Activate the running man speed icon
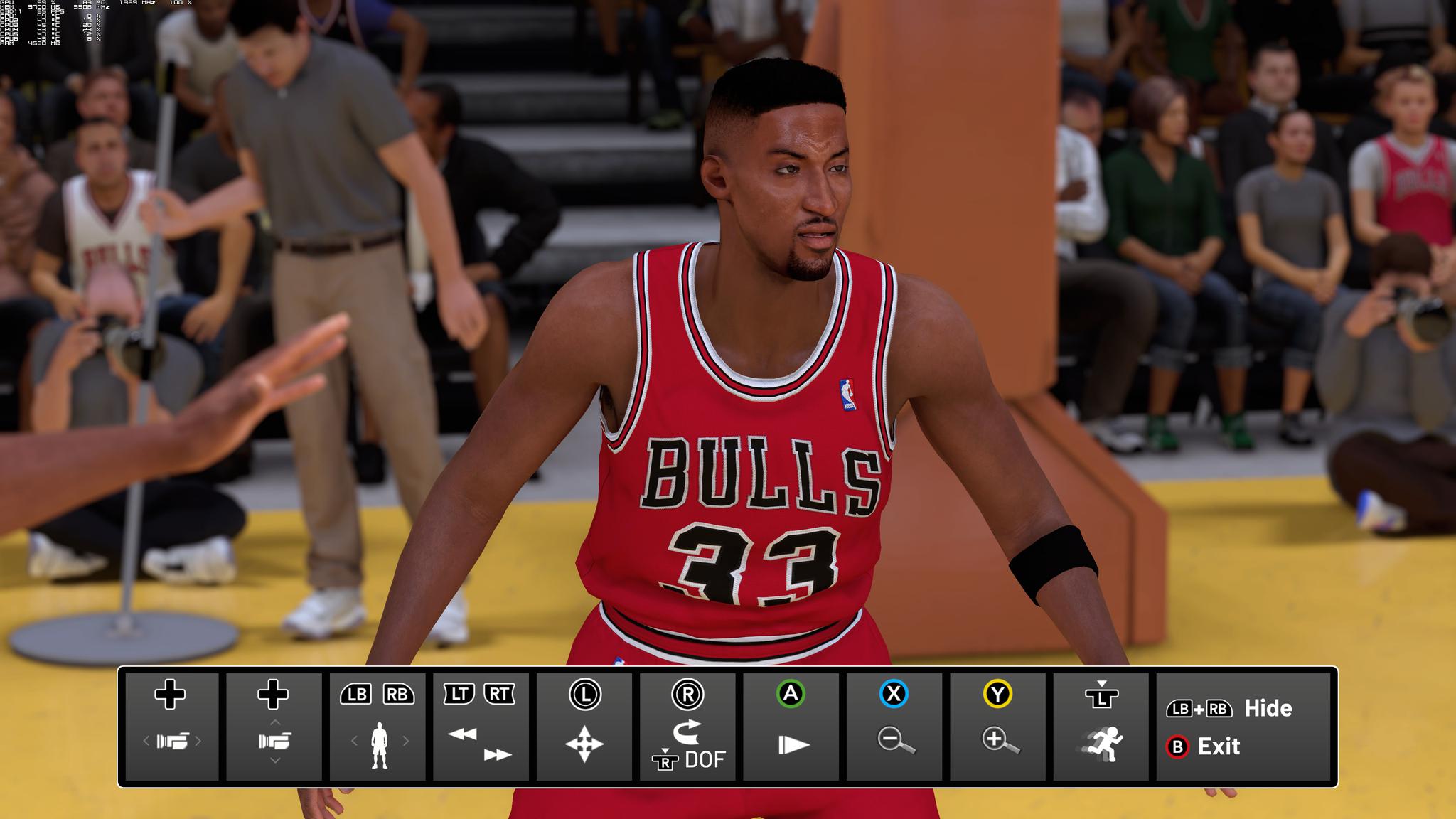The image size is (1456, 819). 1102,744
